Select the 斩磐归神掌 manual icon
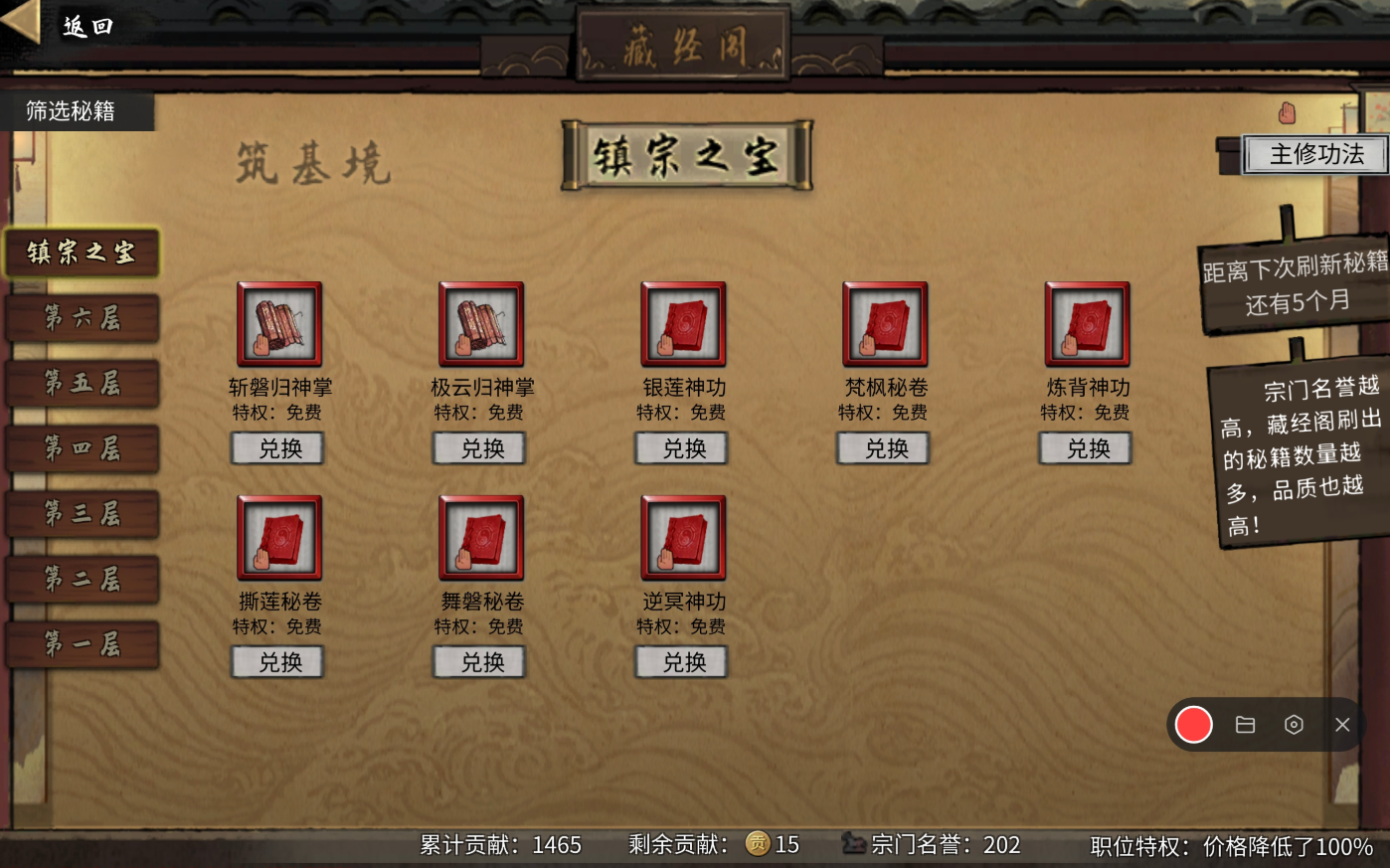 coord(277,324)
